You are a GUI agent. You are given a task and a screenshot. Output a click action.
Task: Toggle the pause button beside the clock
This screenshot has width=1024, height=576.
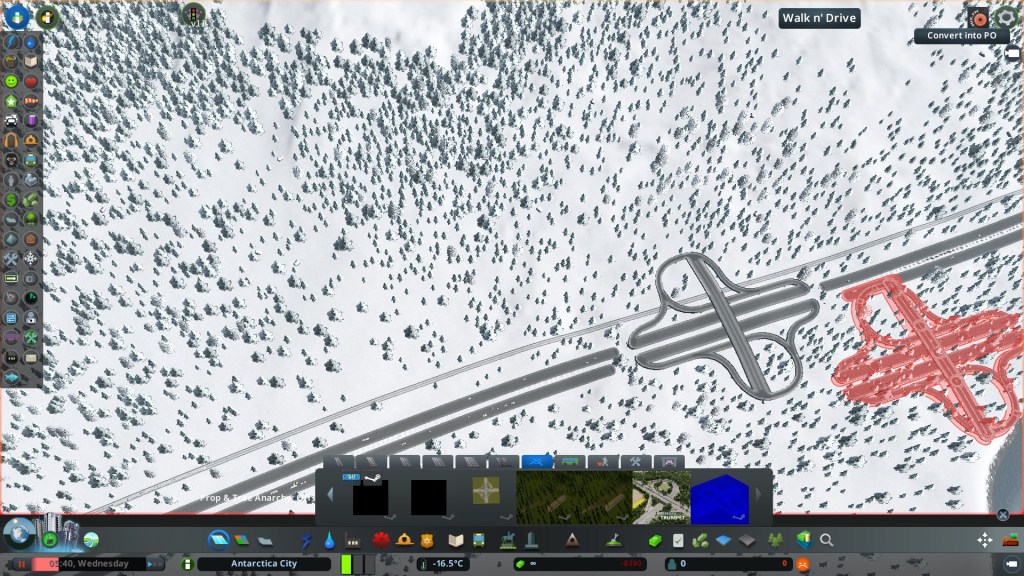click(18, 564)
